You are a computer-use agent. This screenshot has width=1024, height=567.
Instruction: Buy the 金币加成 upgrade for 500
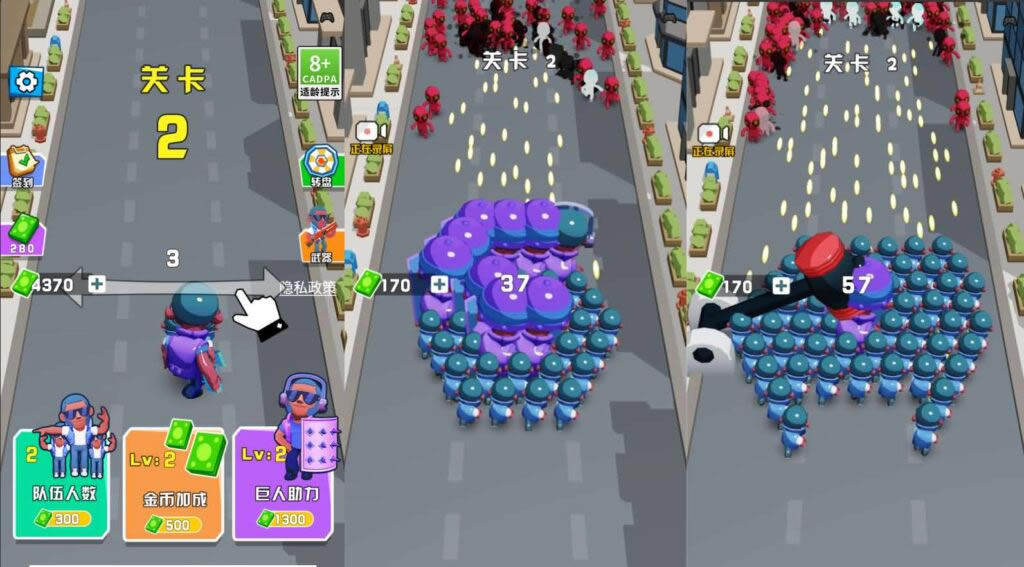174,485
